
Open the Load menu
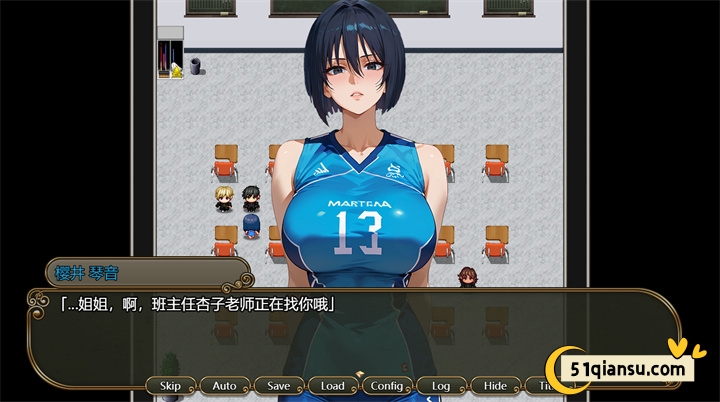coord(332,386)
